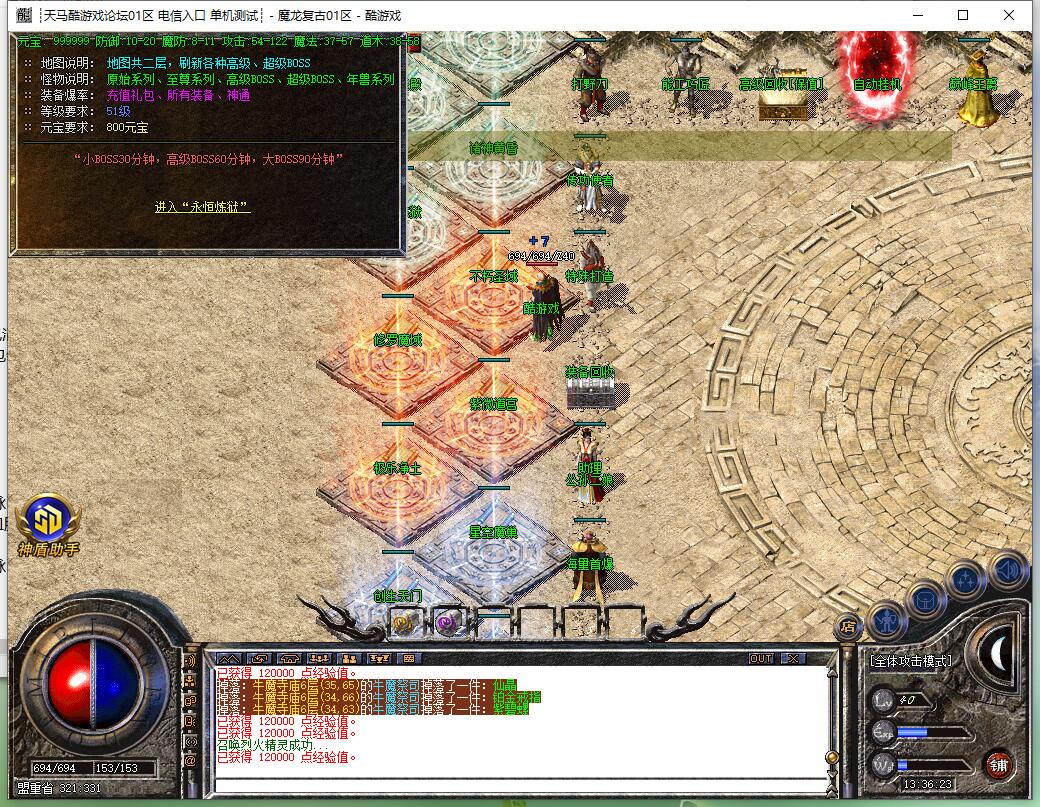Image resolution: width=1040 pixels, height=807 pixels.
Task: Toggle the round speaker sound button
Action: 1007,568
